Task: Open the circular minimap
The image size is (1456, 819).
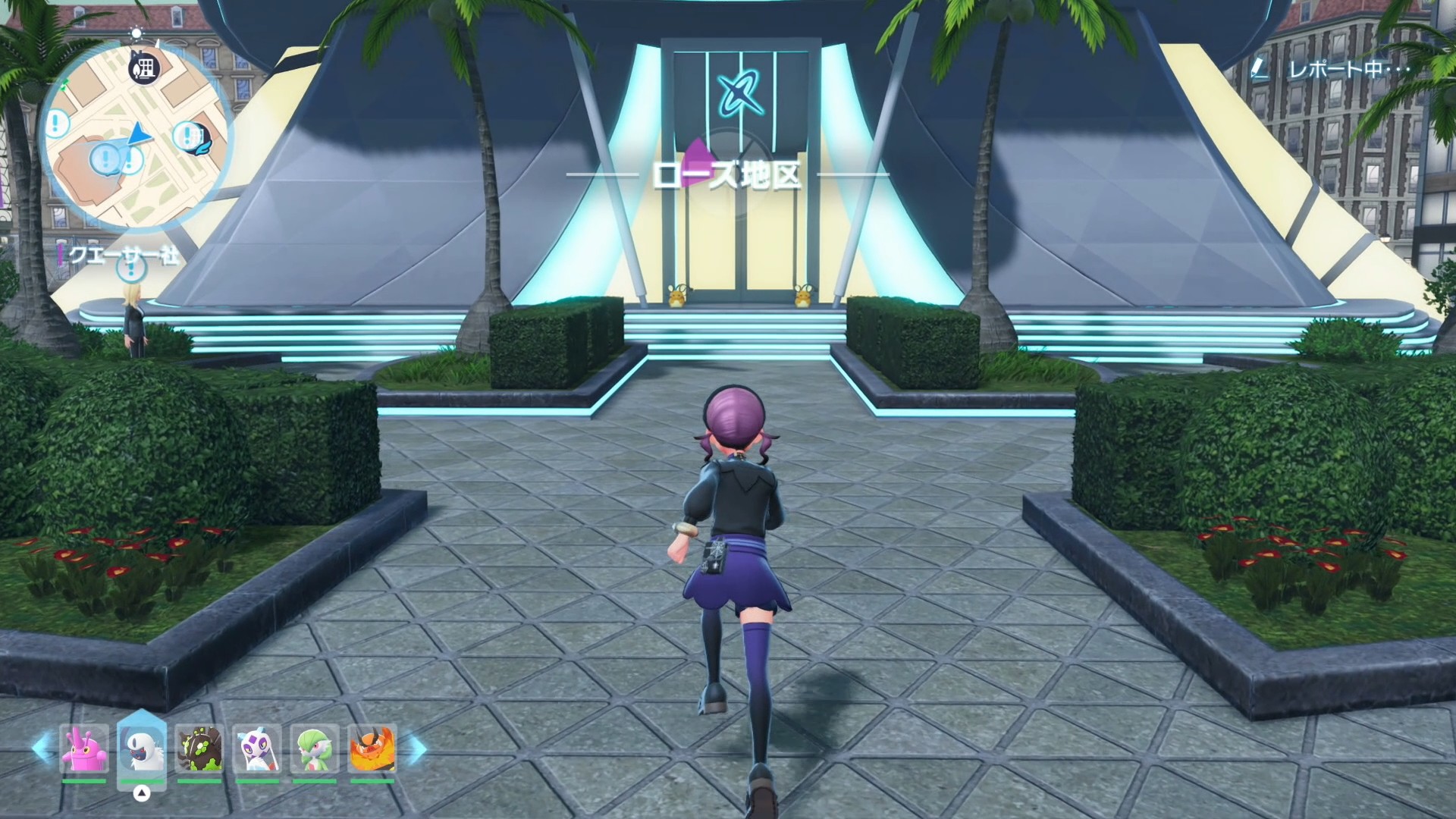Action: pyautogui.click(x=135, y=136)
